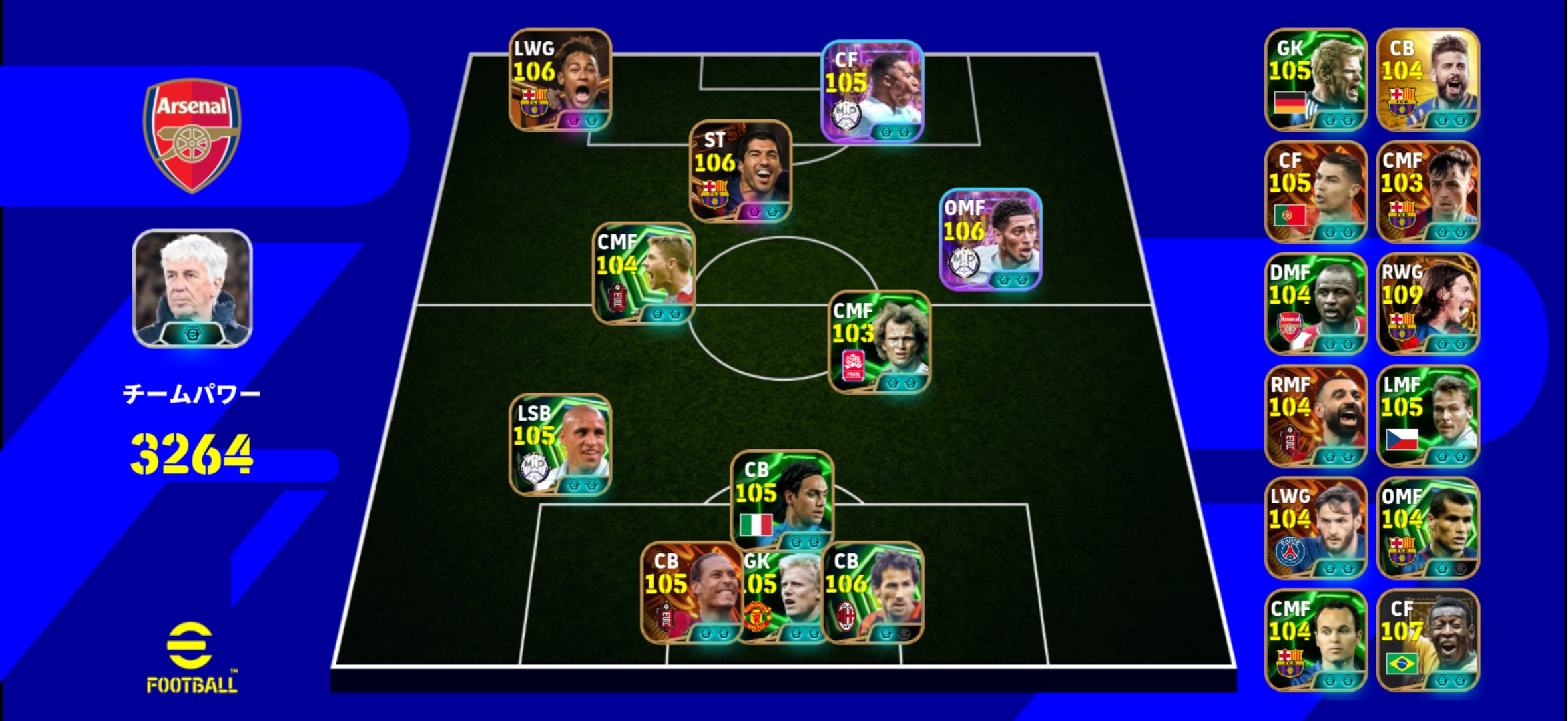1568x721 pixels.
Task: Select the substitute GK 105 card
Action: tap(1315, 79)
